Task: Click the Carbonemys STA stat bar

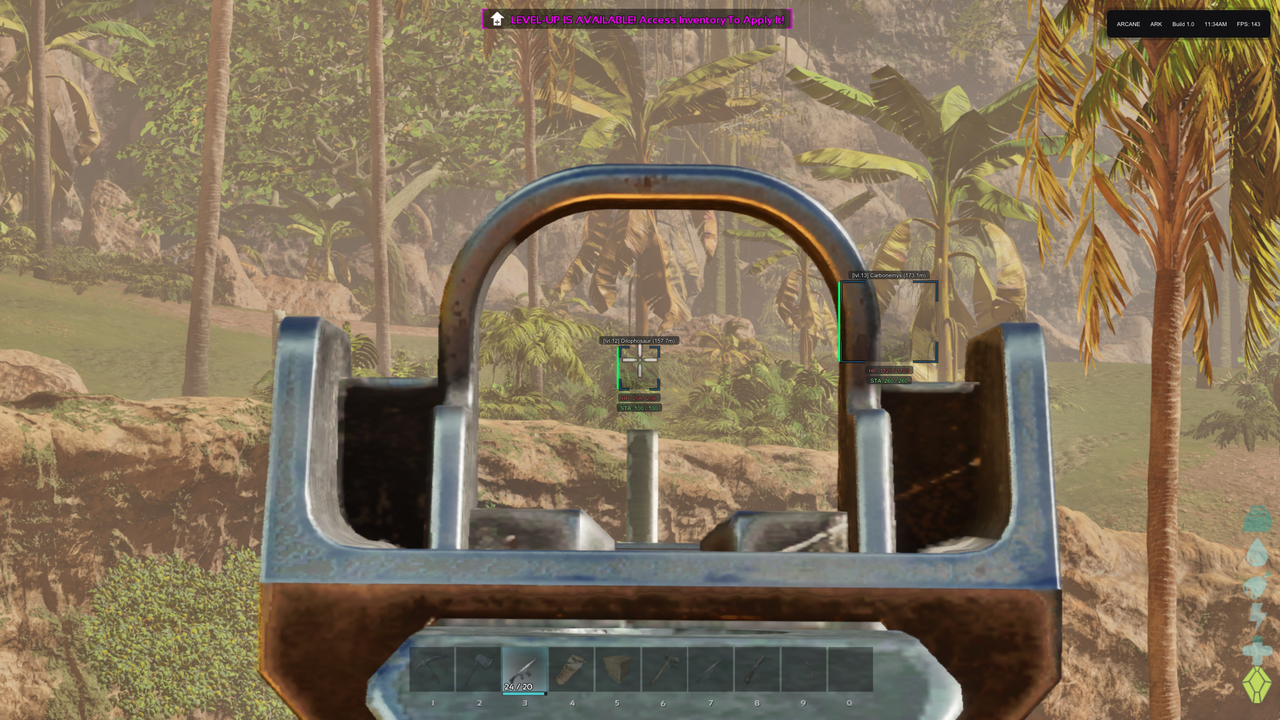Action: [891, 381]
